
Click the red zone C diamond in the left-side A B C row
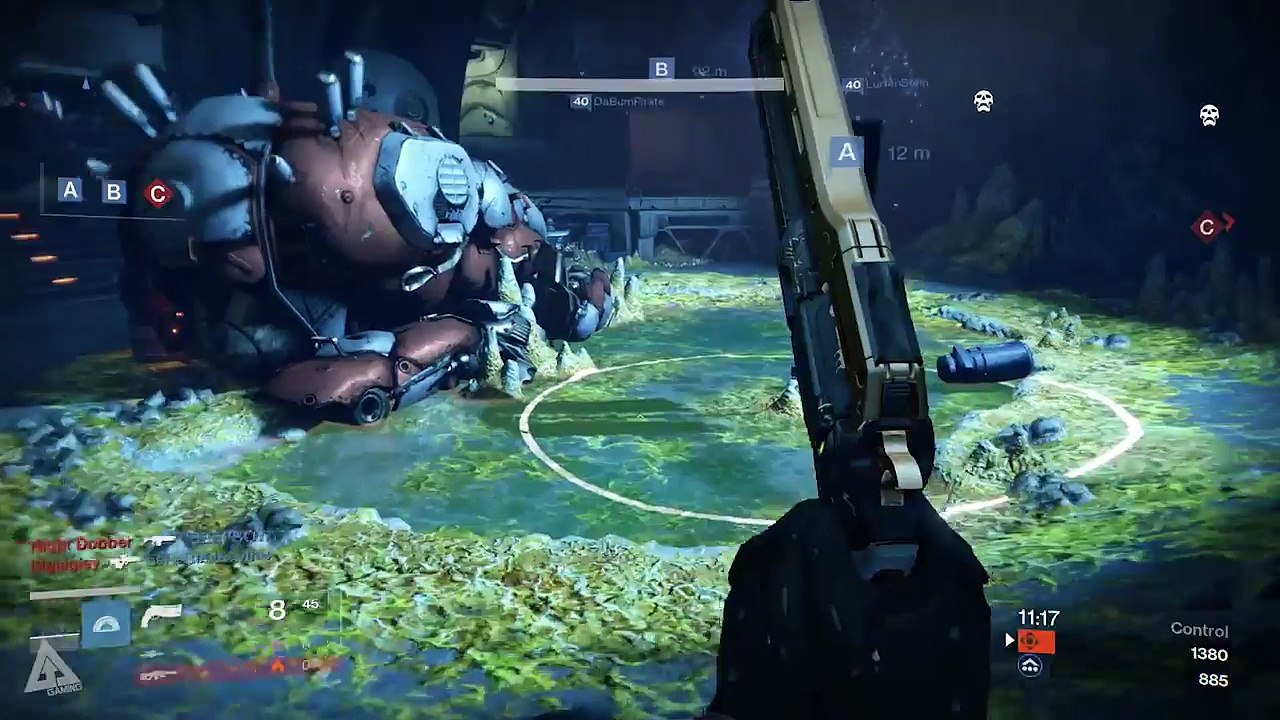[x=157, y=194]
